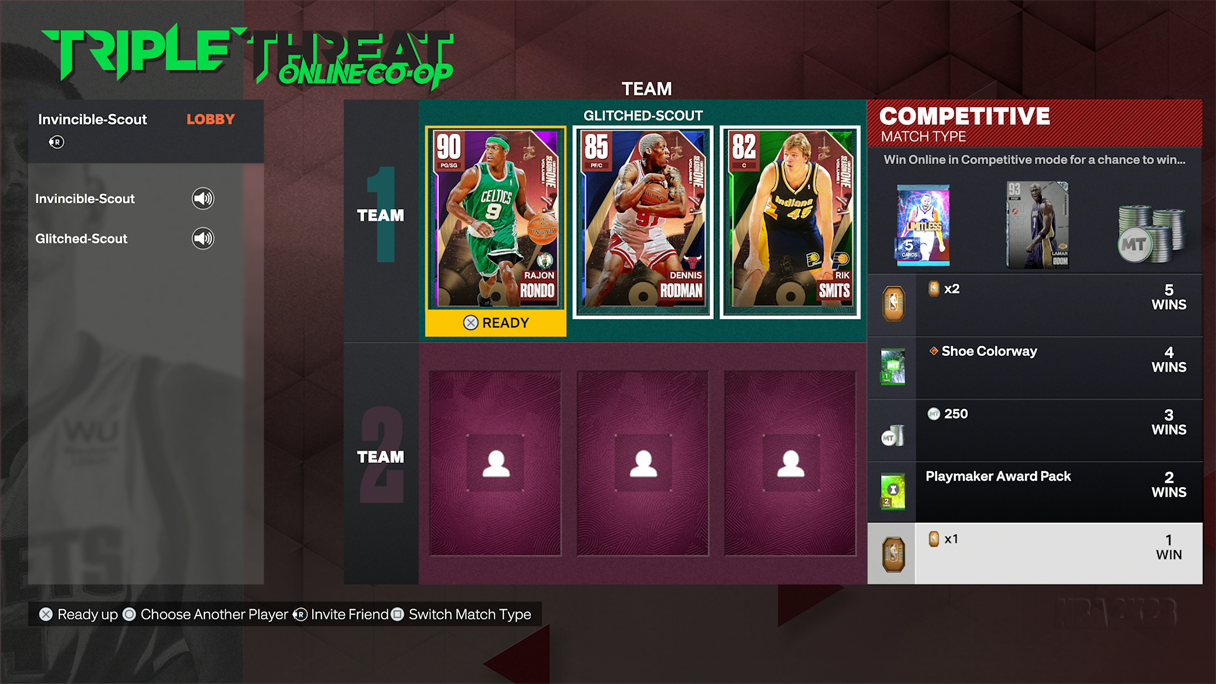Click the yellow Ready button

[x=496, y=323]
